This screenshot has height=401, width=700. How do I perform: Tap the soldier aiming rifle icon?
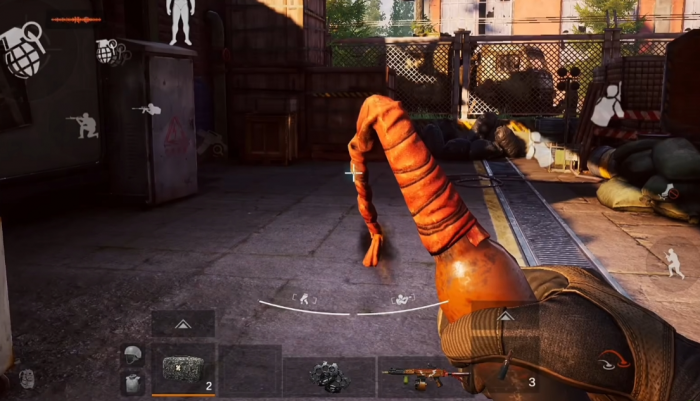[148, 108]
